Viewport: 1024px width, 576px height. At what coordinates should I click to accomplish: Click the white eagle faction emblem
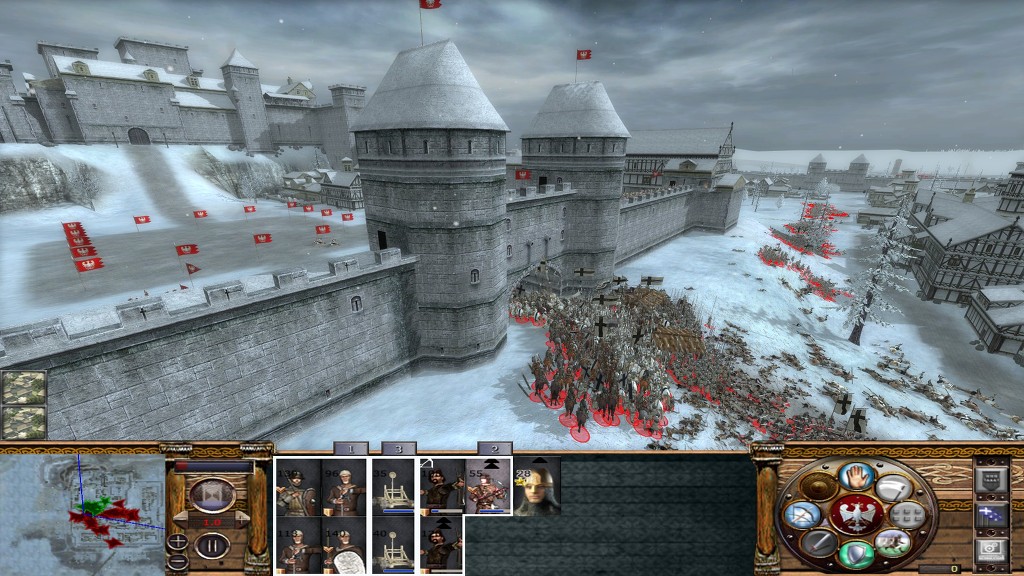coord(856,515)
